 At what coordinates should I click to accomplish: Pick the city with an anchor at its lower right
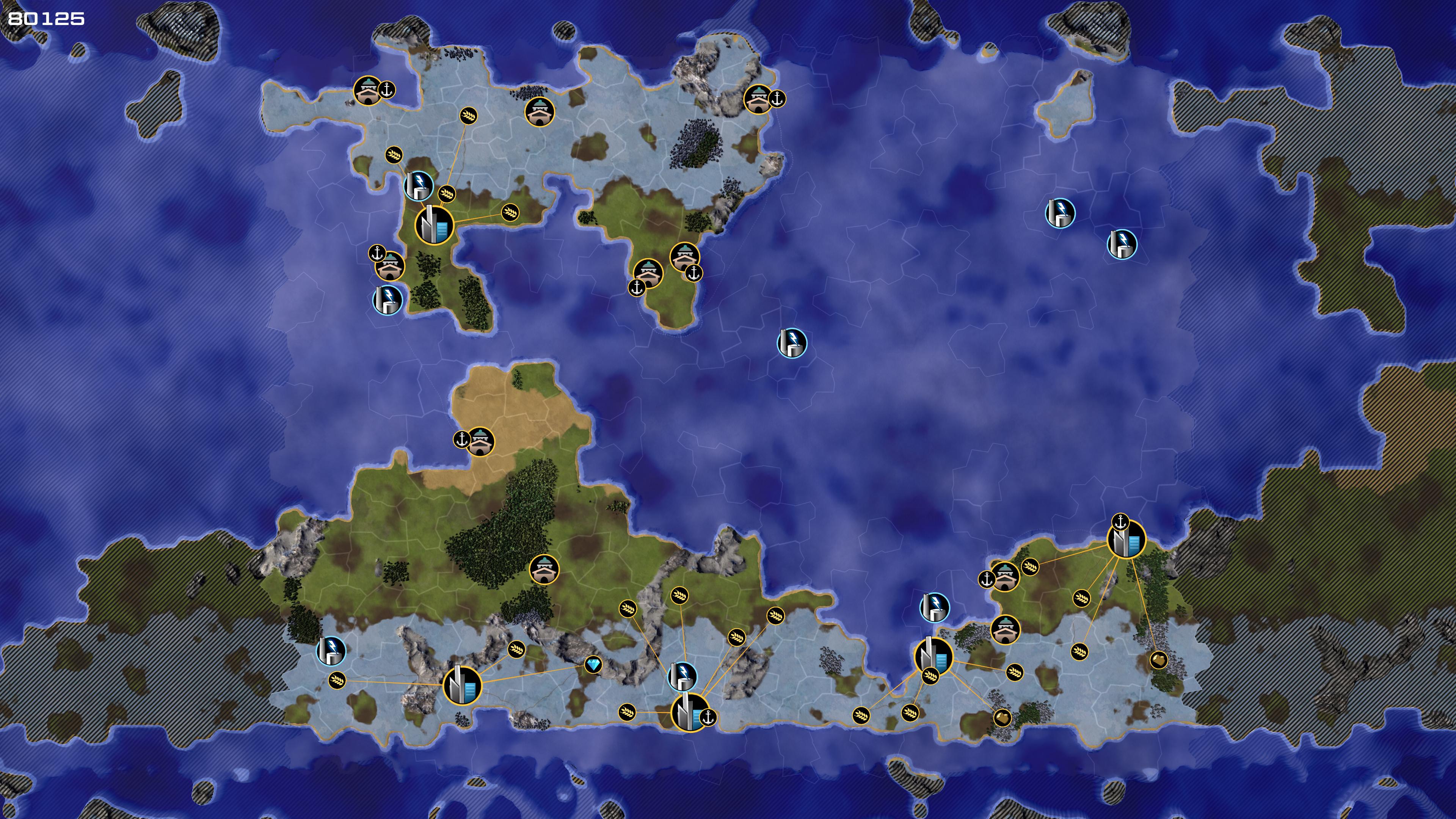(x=689, y=713)
